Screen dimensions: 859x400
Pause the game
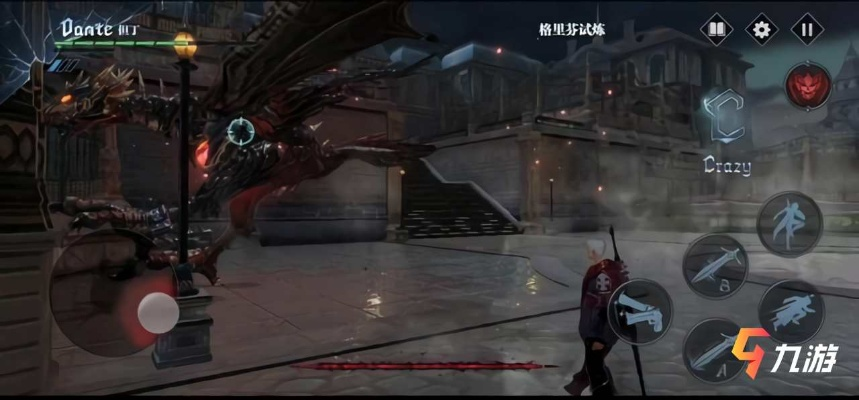807,29
